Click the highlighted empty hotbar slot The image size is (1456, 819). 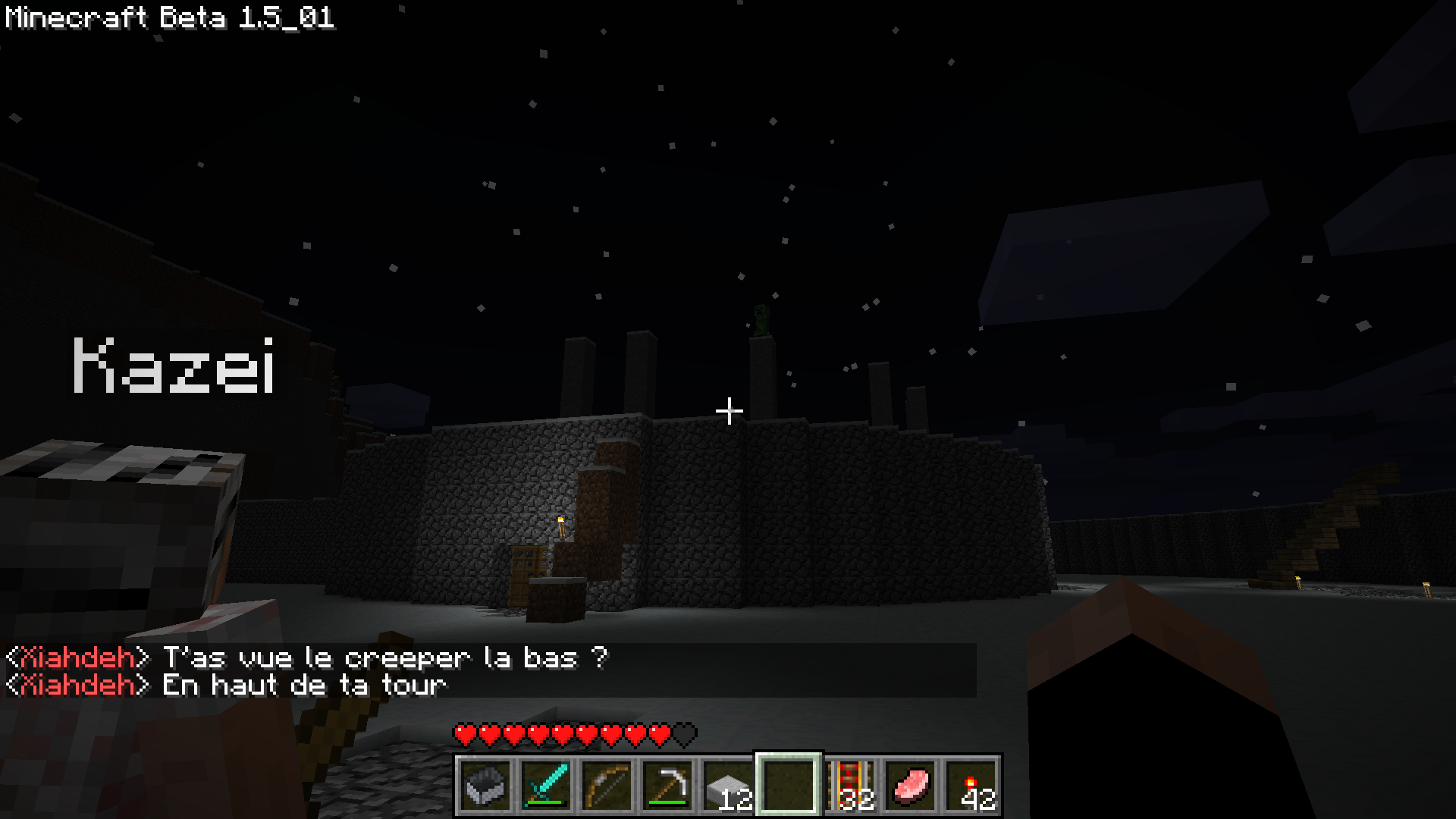pos(789,786)
